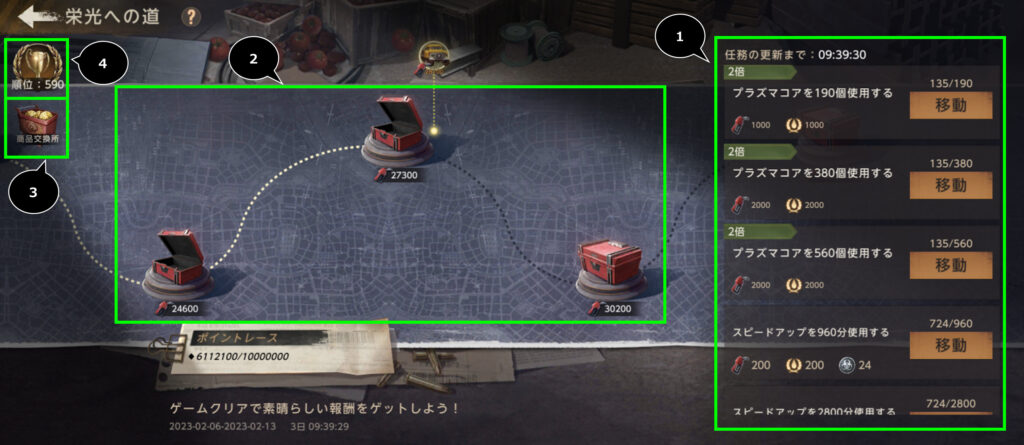Image resolution: width=1024 pixels, height=445 pixels.
Task: Open the 商品交換所 exchange shop
Action: 36,126
